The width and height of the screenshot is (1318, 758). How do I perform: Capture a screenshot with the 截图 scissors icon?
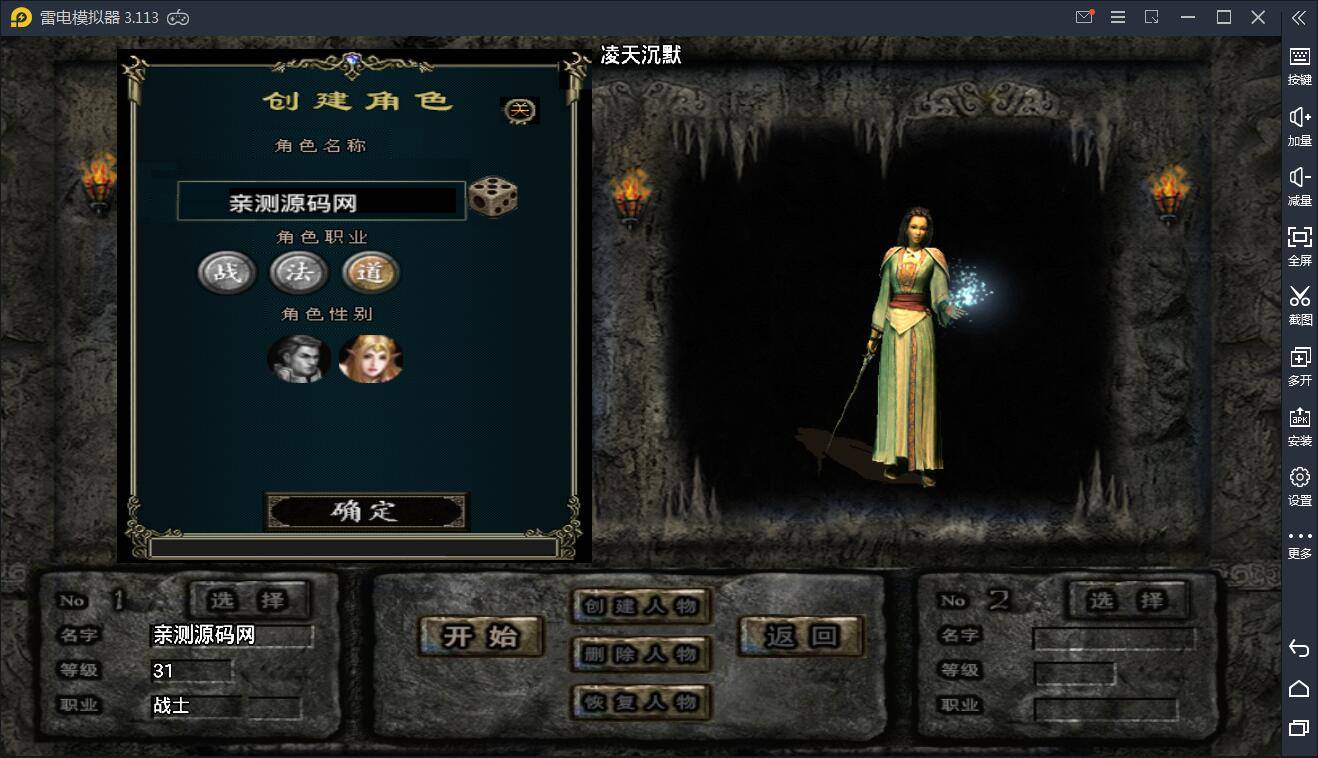(x=1299, y=305)
